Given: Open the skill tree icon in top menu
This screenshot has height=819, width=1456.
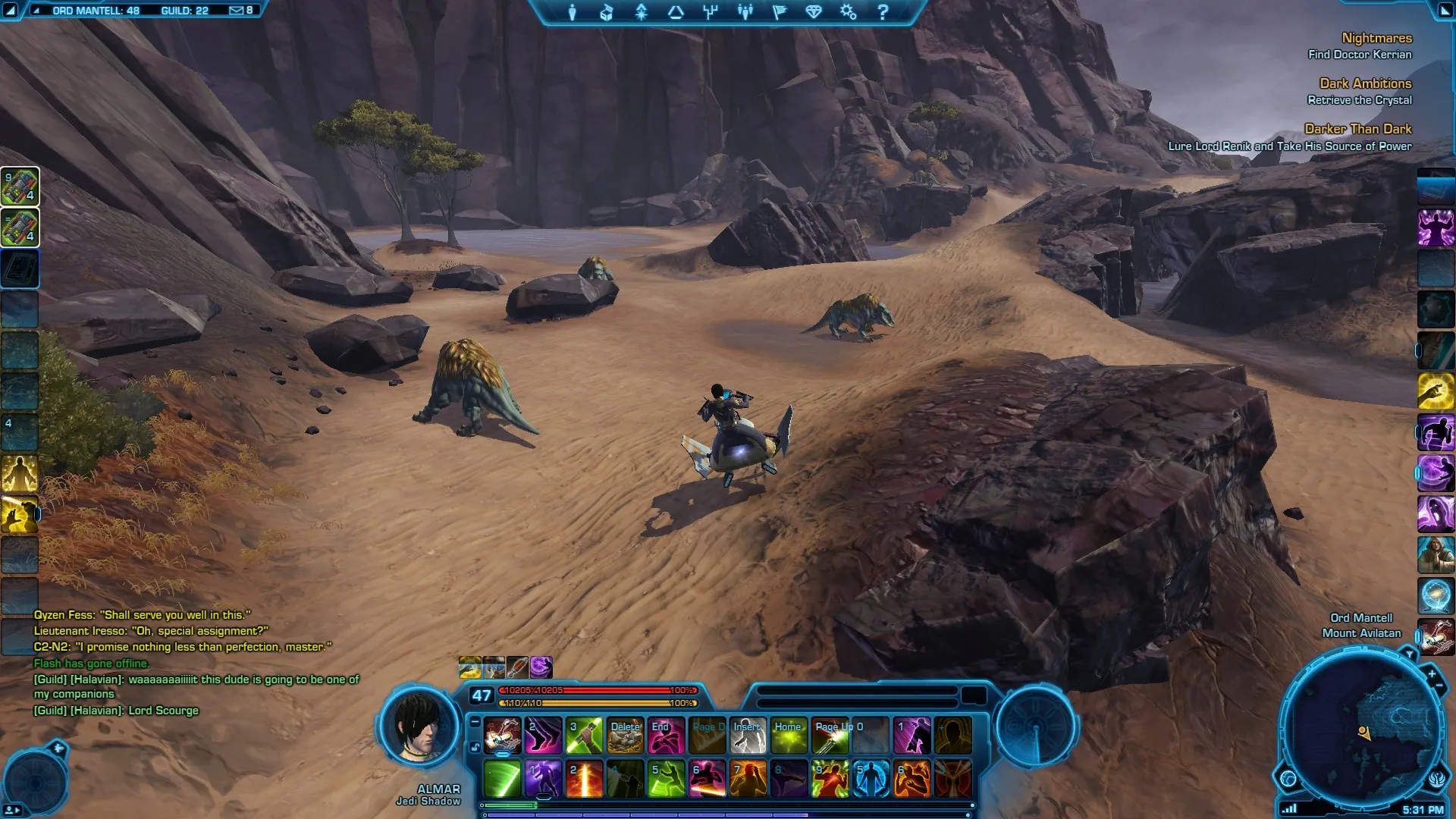Looking at the screenshot, I should 642,12.
